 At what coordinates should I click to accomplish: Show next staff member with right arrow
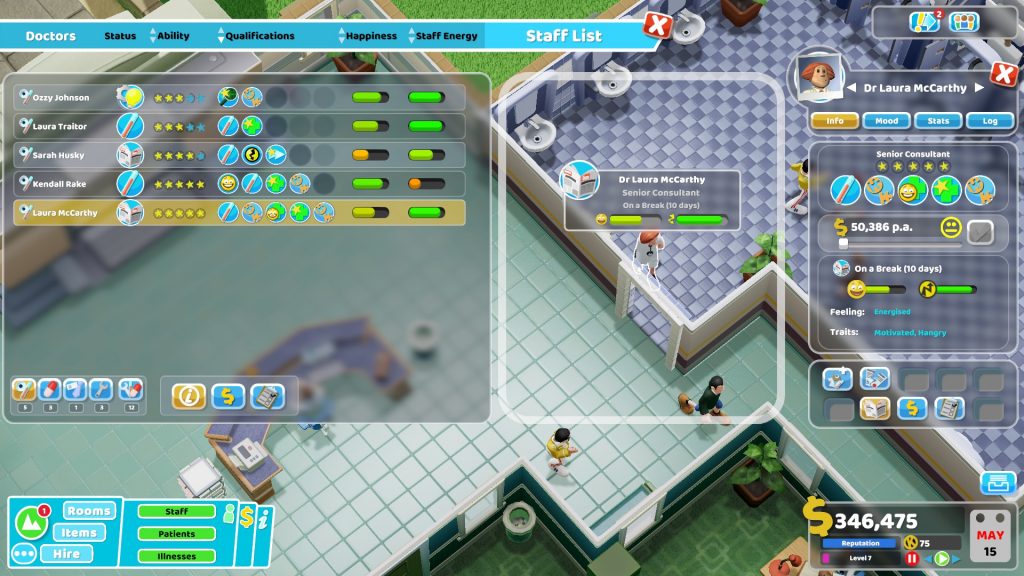979,88
